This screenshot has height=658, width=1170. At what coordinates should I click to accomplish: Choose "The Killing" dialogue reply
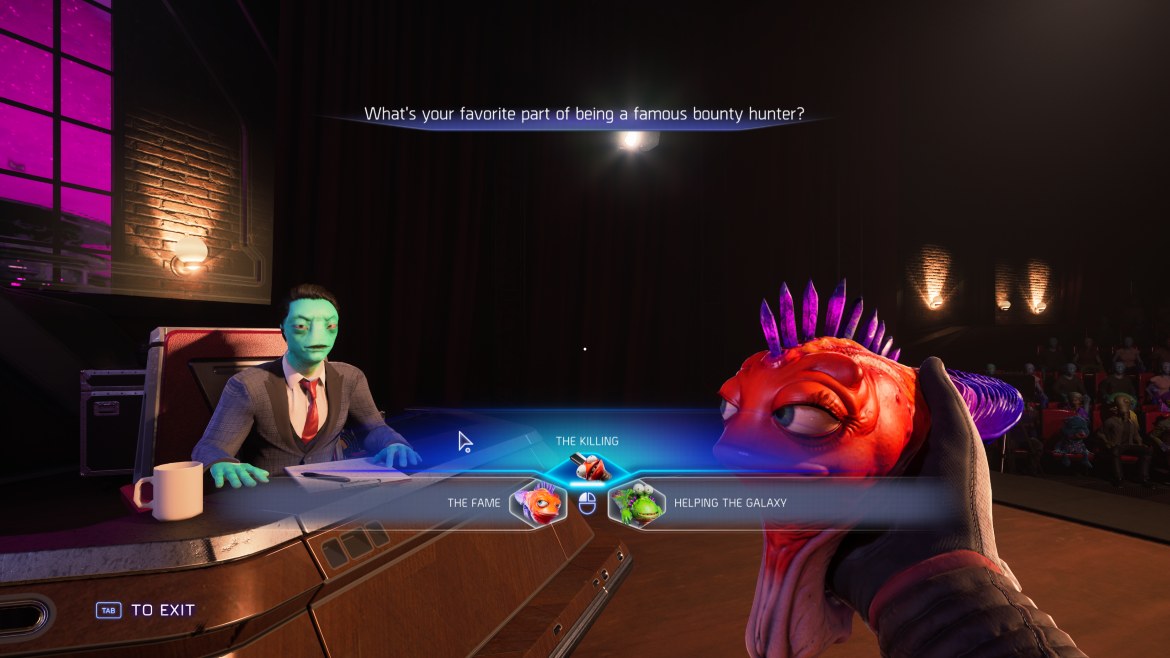click(587, 464)
